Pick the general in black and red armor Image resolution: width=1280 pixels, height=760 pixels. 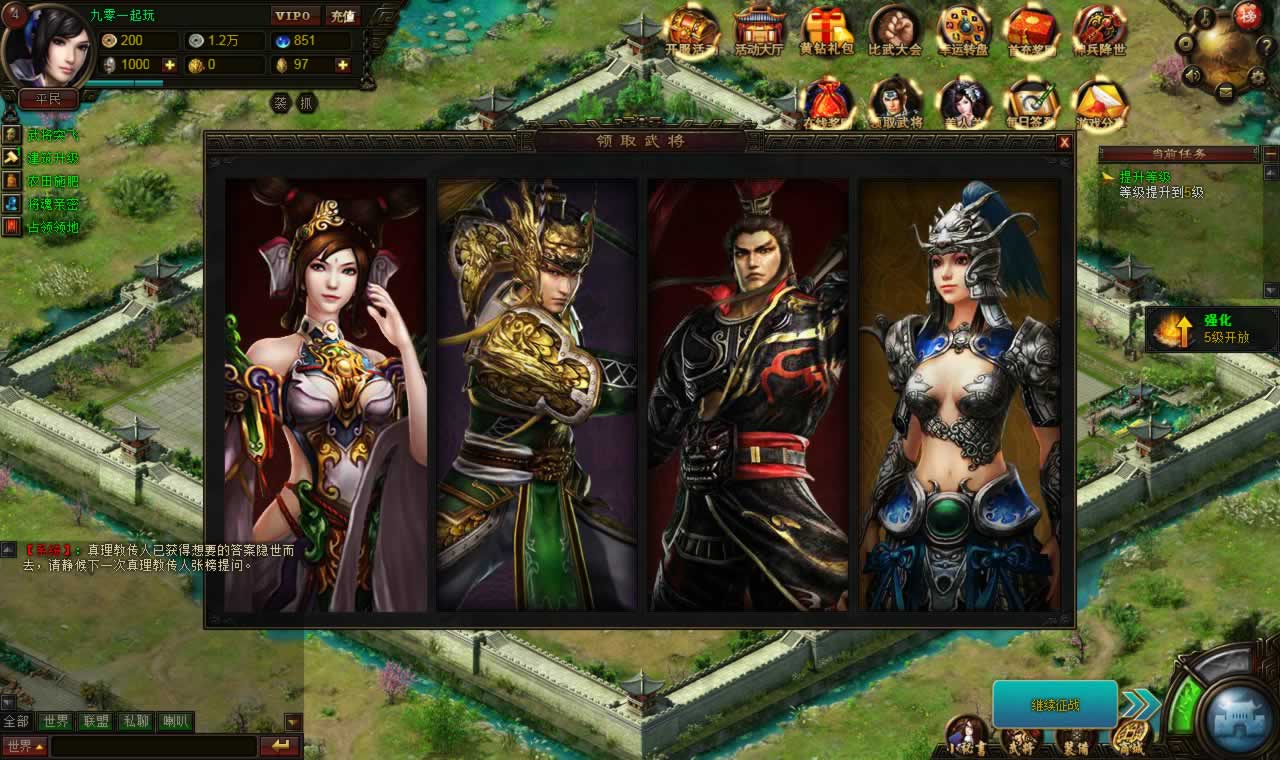point(748,395)
